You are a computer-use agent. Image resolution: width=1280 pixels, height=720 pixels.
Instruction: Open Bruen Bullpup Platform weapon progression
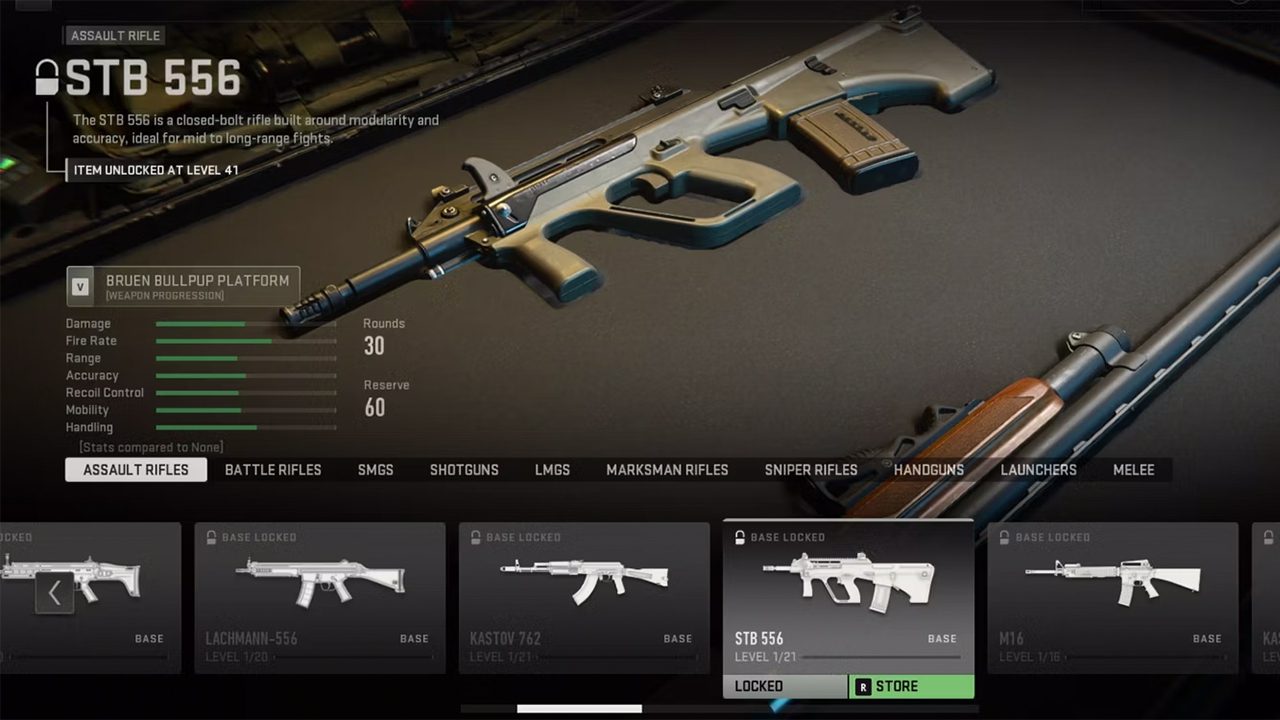183,286
